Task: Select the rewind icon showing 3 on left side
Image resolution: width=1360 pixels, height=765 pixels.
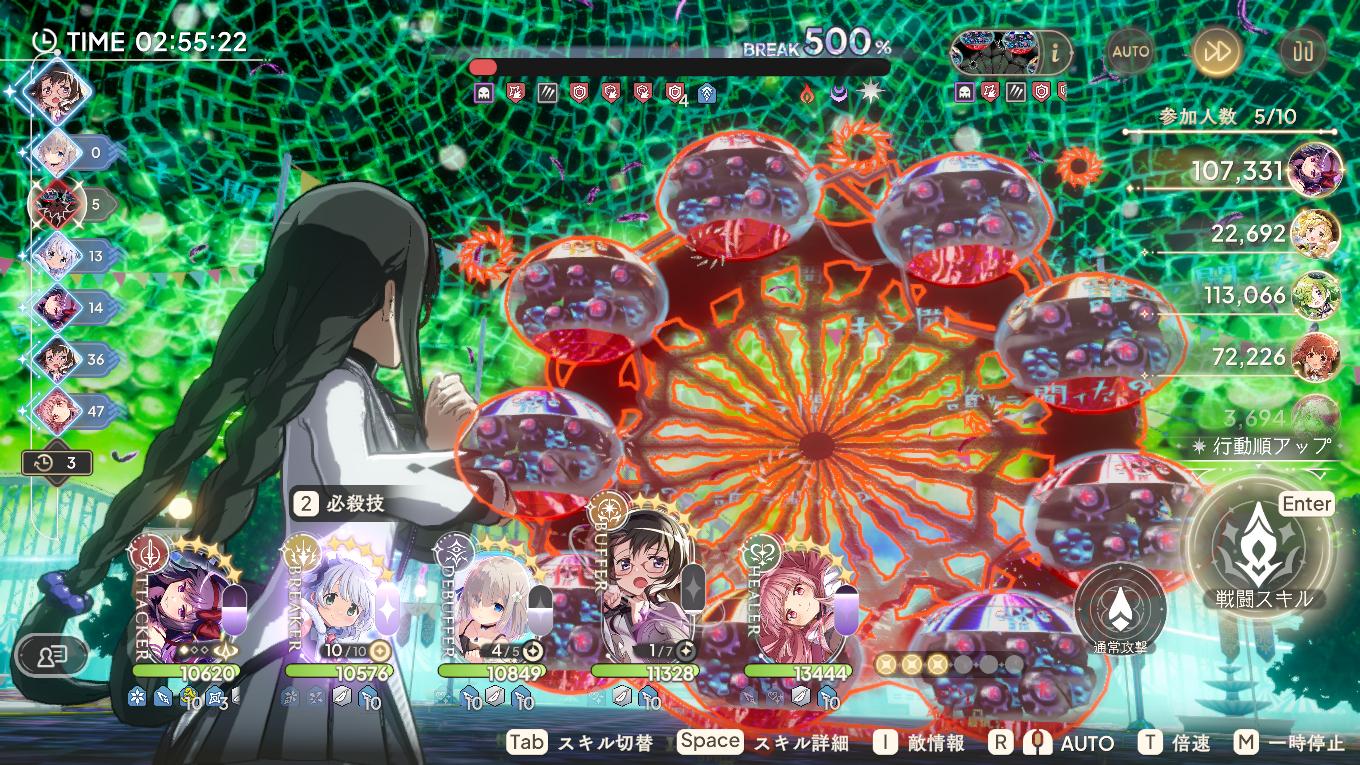Action: [57, 462]
